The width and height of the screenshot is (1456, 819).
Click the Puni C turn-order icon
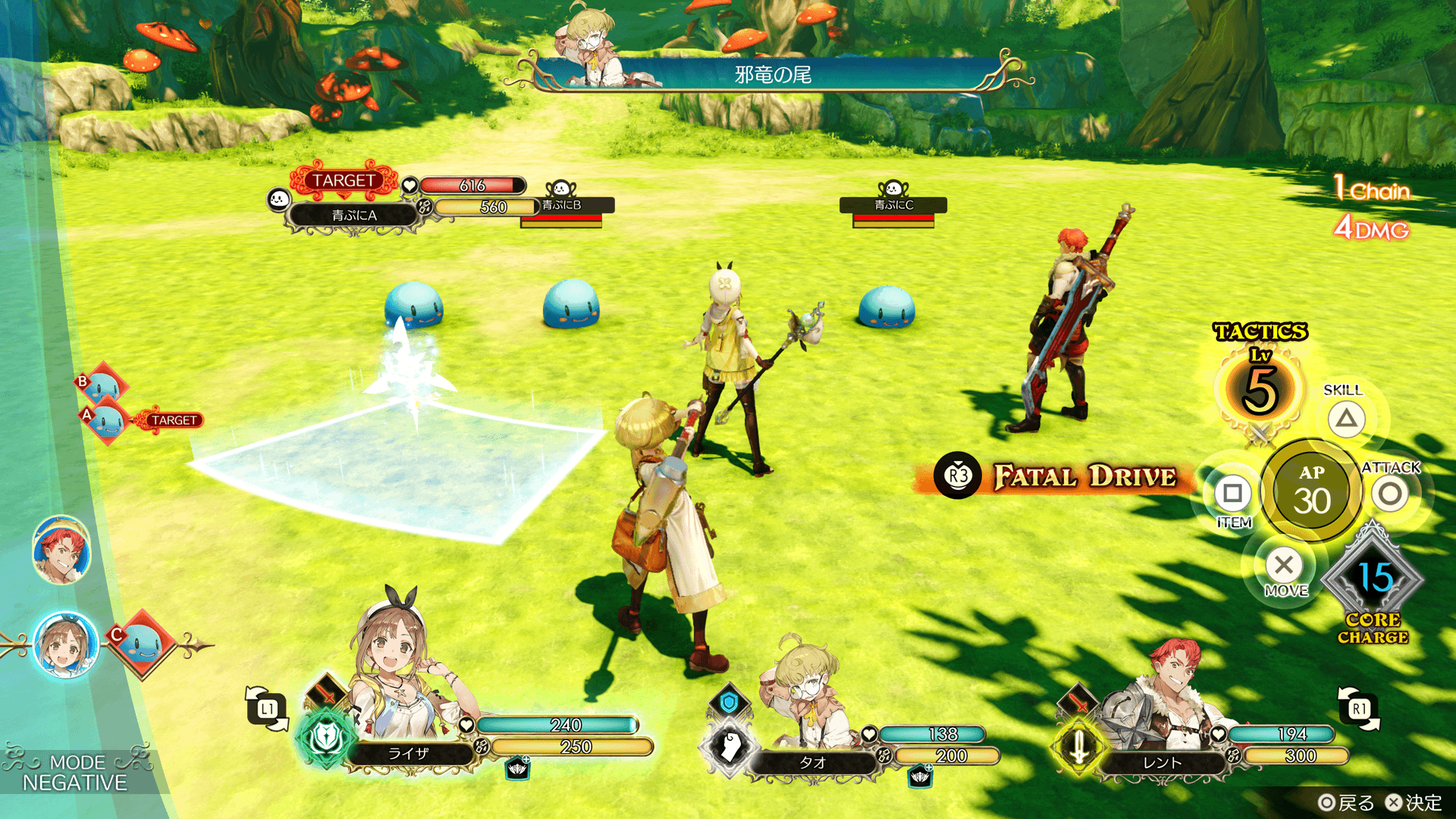point(142,645)
